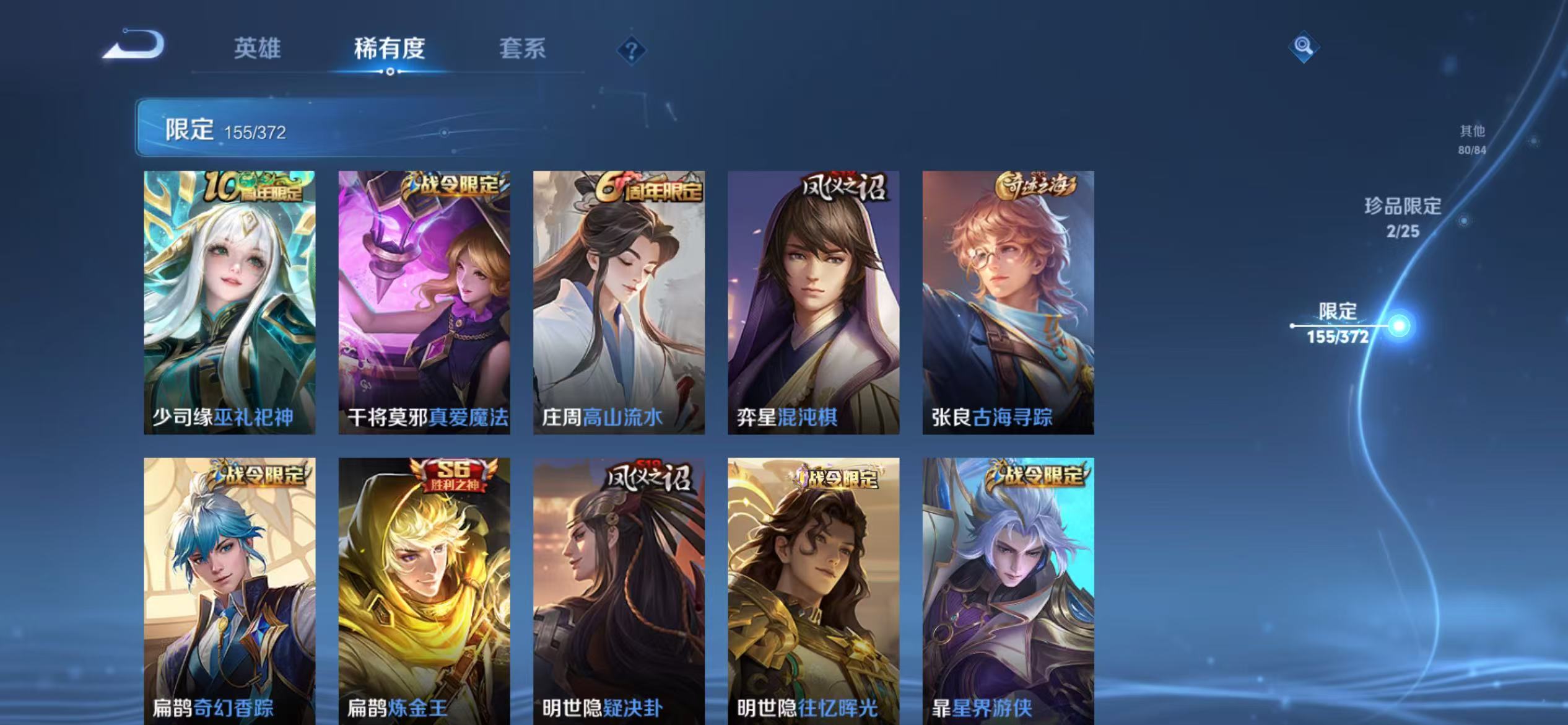Open the search via the magnifier icon
This screenshot has width=1568, height=725.
[x=1303, y=45]
